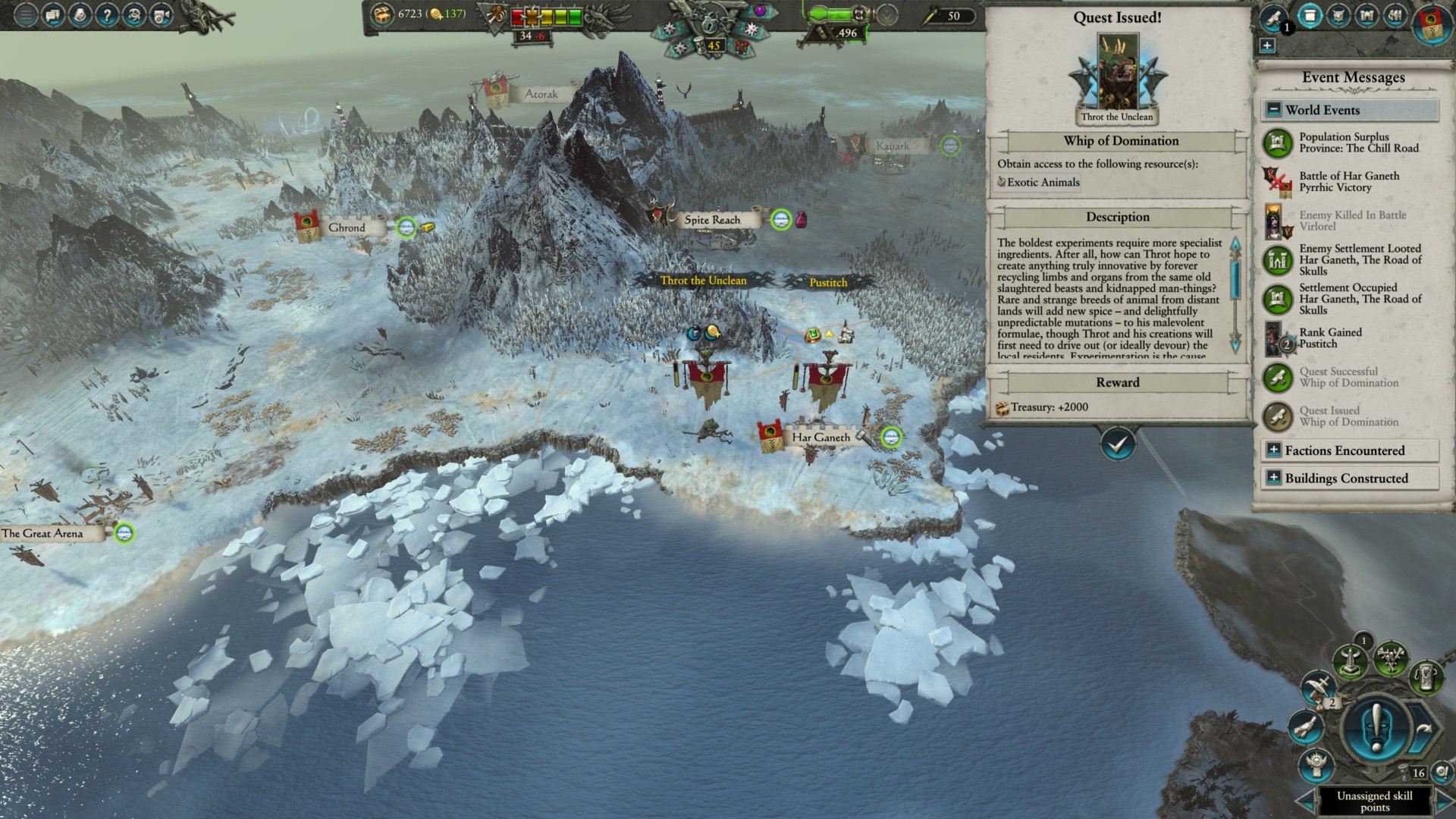
Task: Accept the Whip of Domination quest
Action: pyautogui.click(x=1118, y=444)
